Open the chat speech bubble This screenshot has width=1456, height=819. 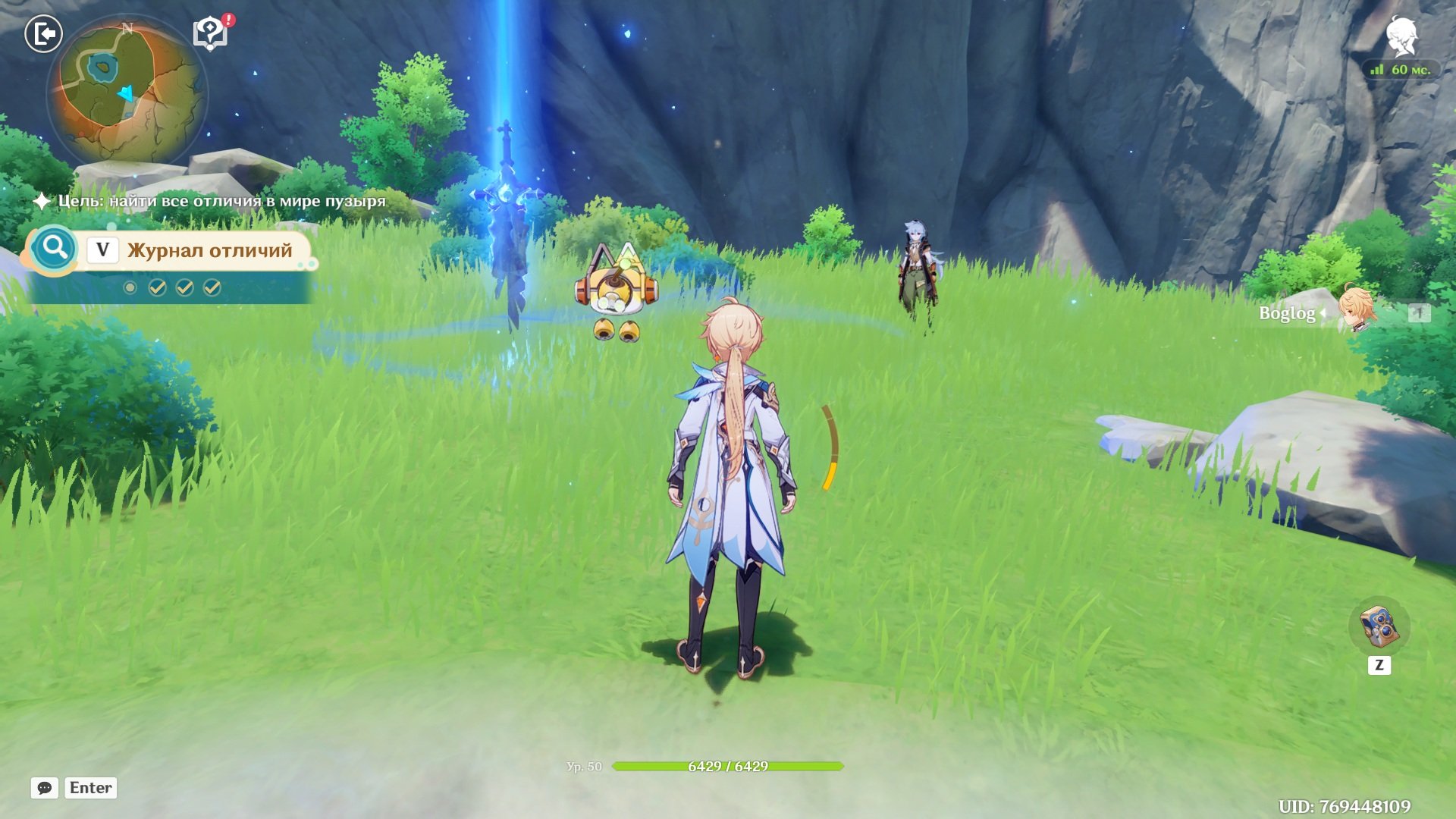pos(45,788)
